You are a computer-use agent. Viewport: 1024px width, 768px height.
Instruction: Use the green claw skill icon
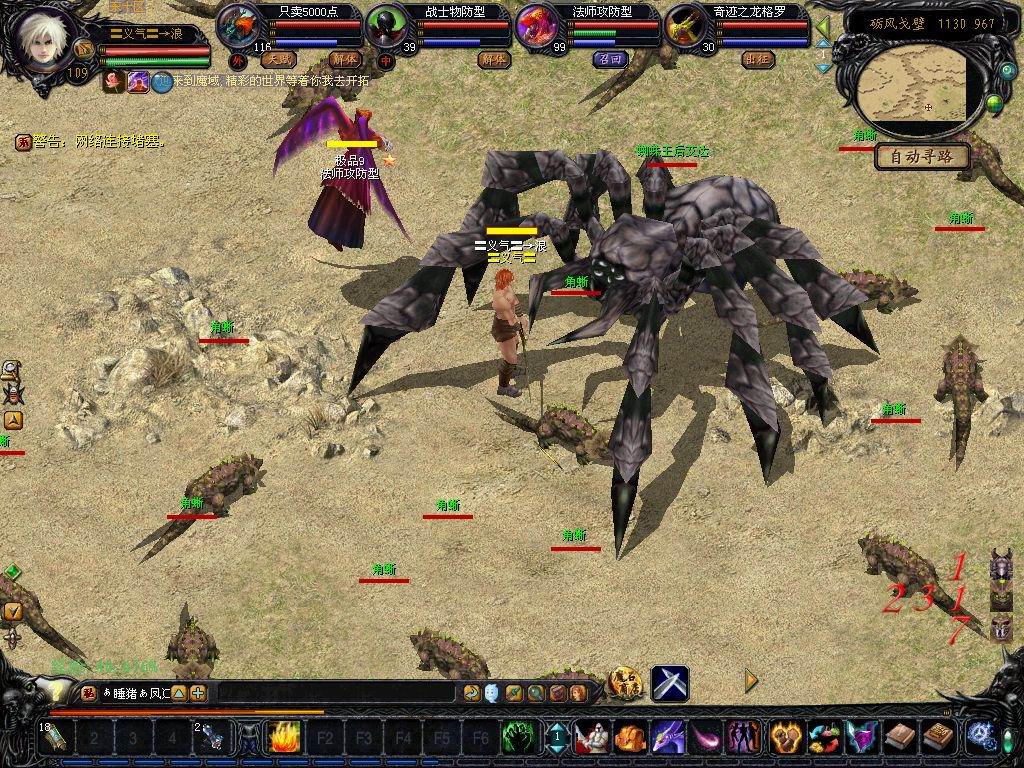(x=516, y=738)
